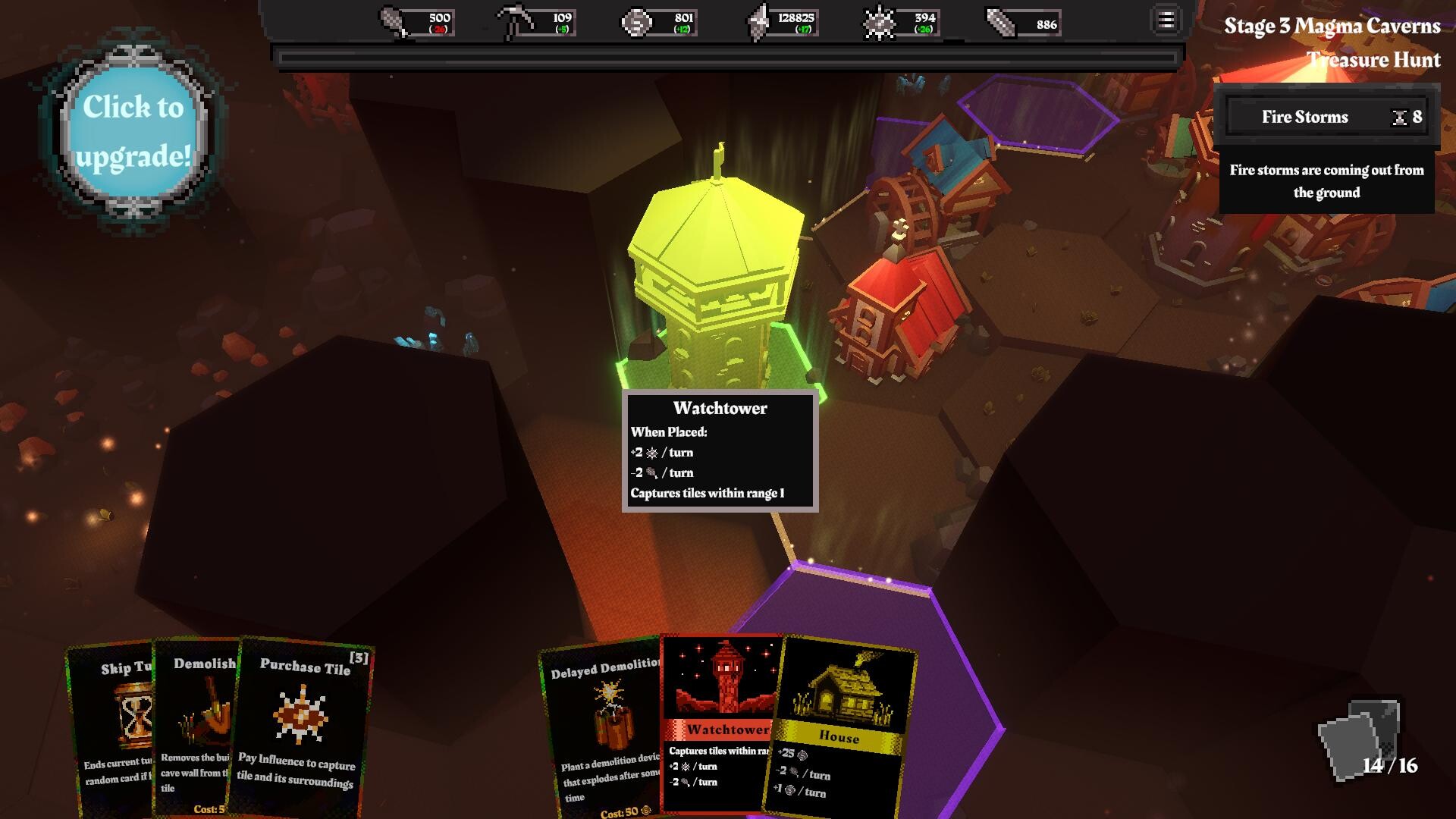Screen dimensions: 1456x819
Task: Open the card deck pile
Action: [x=1359, y=739]
